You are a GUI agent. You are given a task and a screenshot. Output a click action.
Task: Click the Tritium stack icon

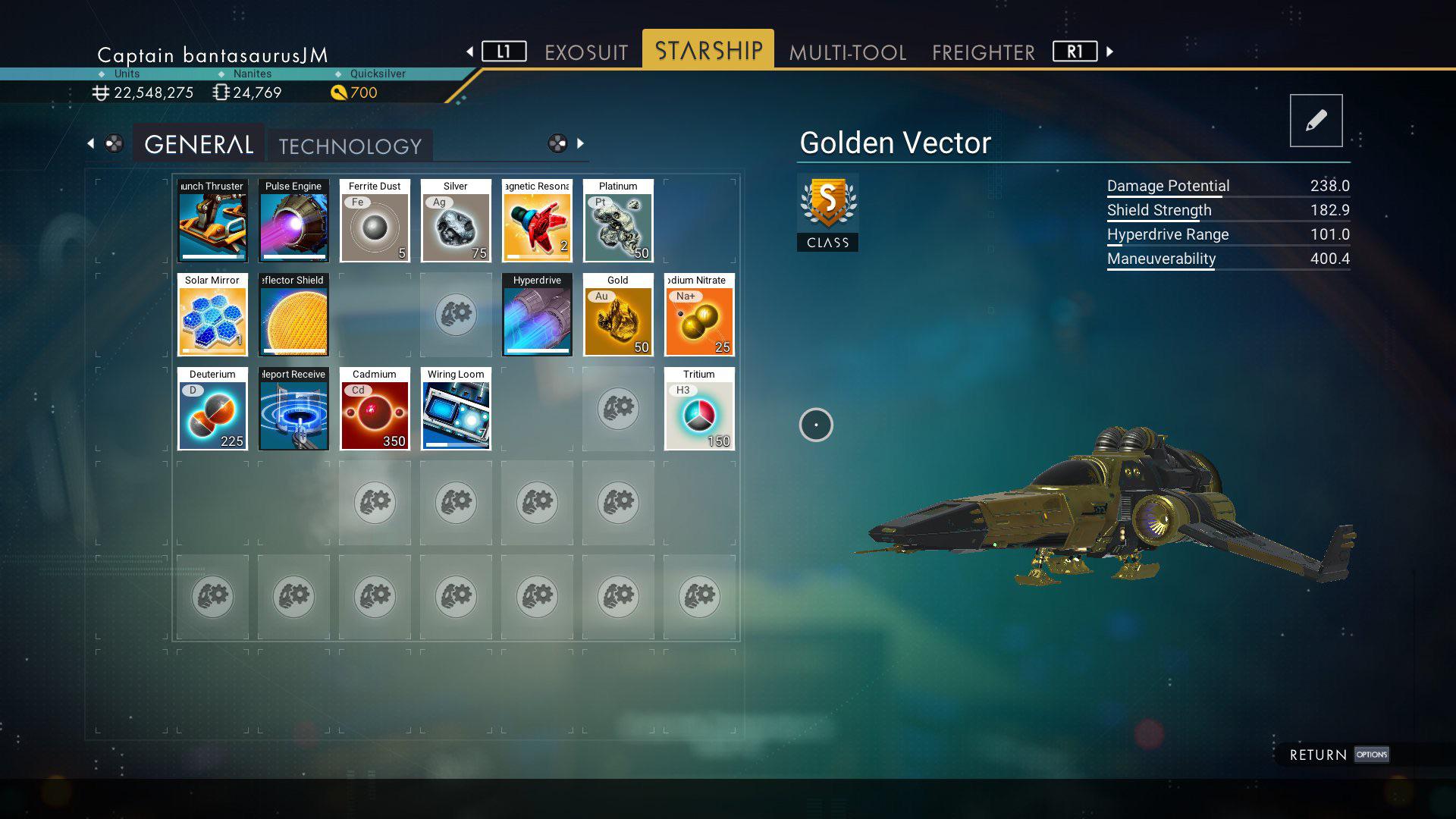click(698, 410)
